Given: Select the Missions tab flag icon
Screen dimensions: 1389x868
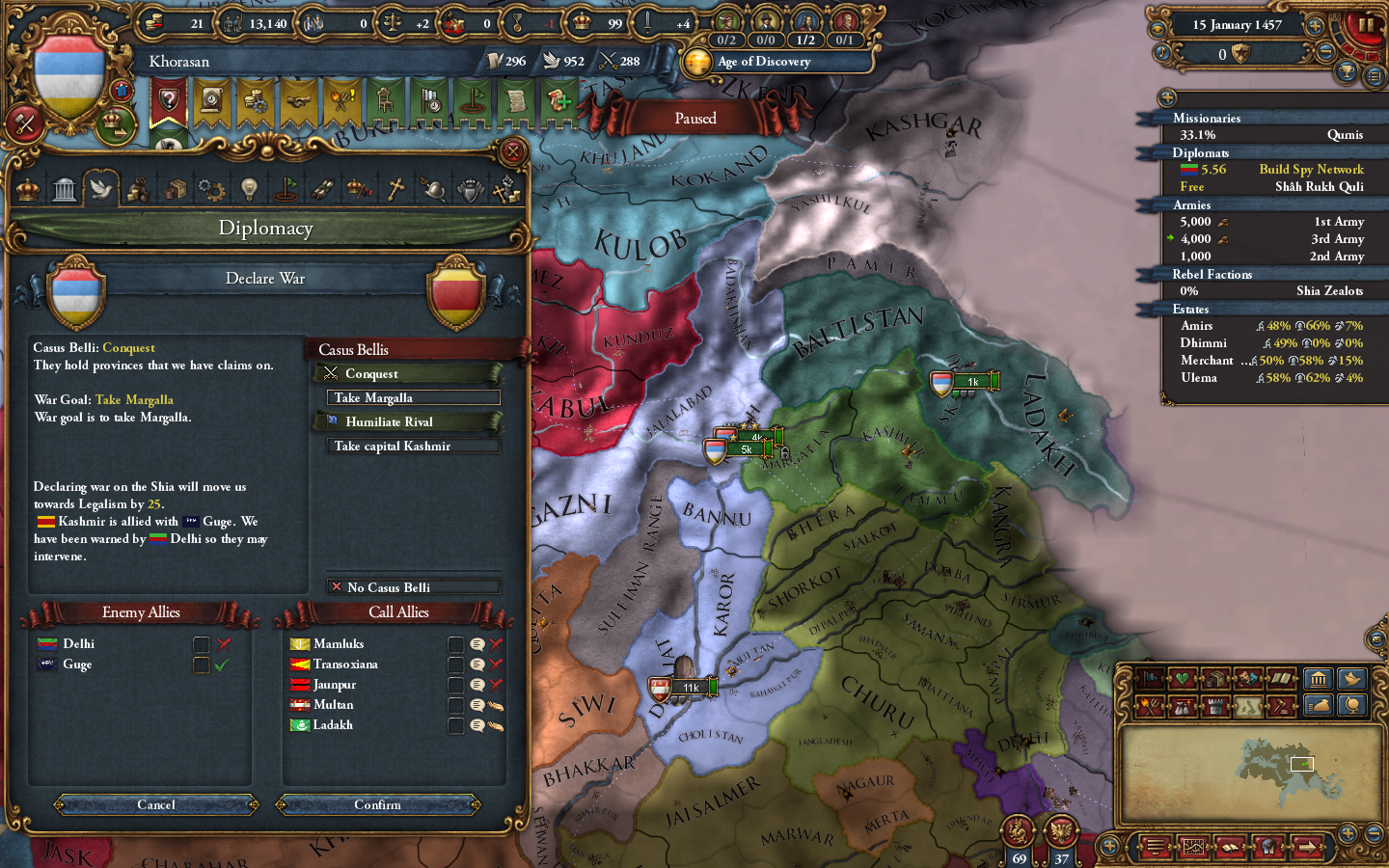Looking at the screenshot, I should coord(286,188).
